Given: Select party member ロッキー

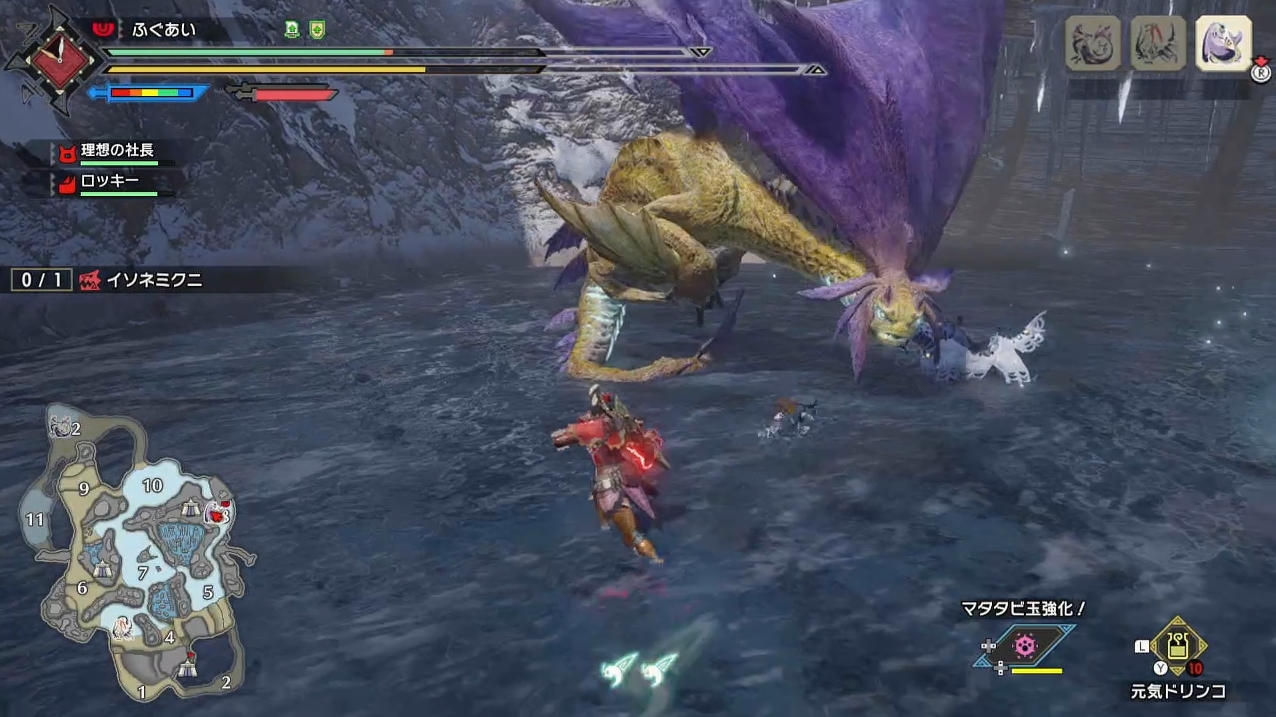Looking at the screenshot, I should [109, 182].
